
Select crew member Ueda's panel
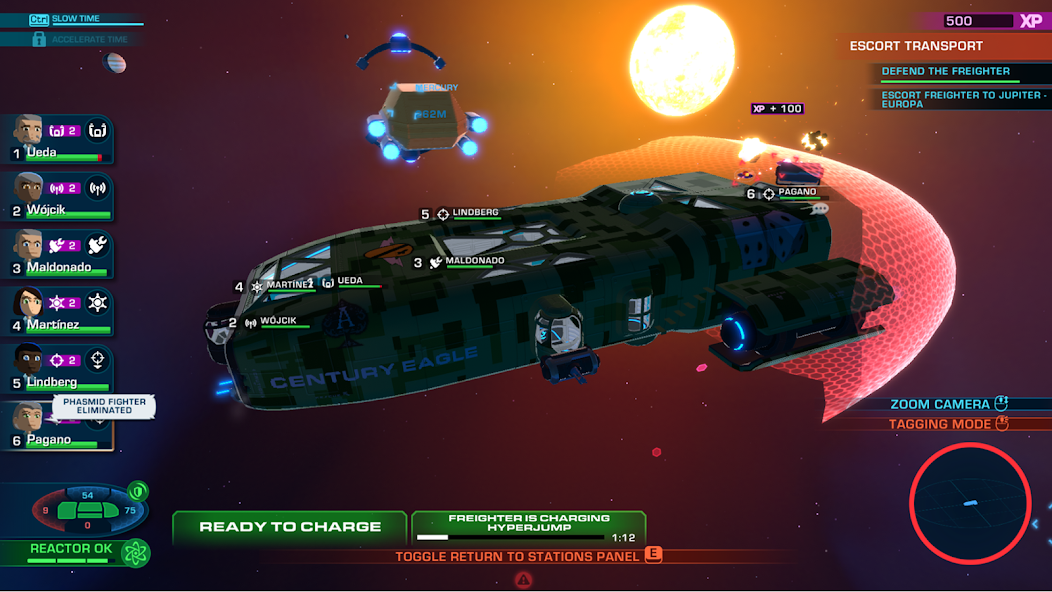click(x=57, y=138)
